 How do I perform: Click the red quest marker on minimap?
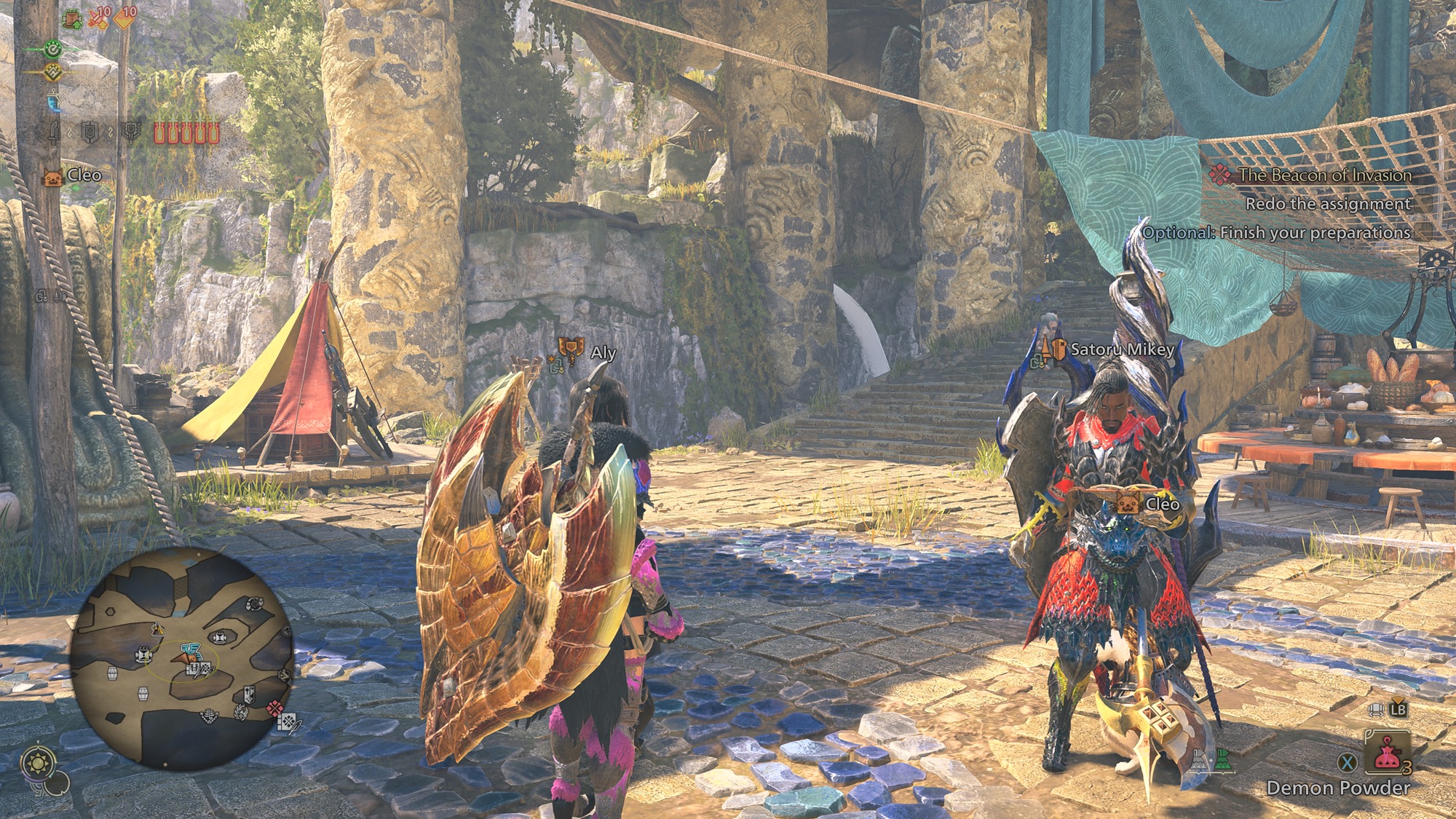274,708
